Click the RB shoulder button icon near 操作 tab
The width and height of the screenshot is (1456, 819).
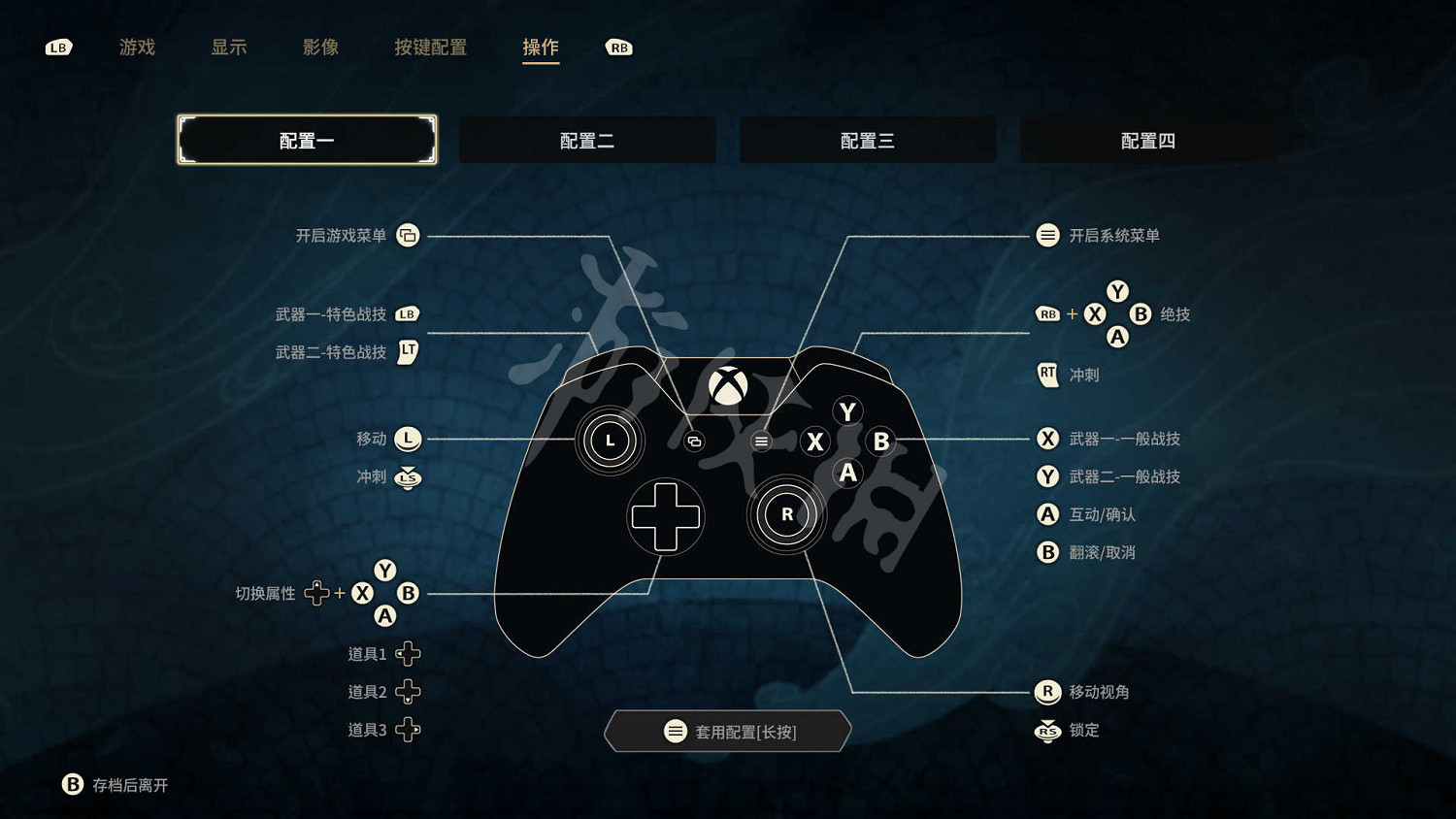[x=618, y=47]
